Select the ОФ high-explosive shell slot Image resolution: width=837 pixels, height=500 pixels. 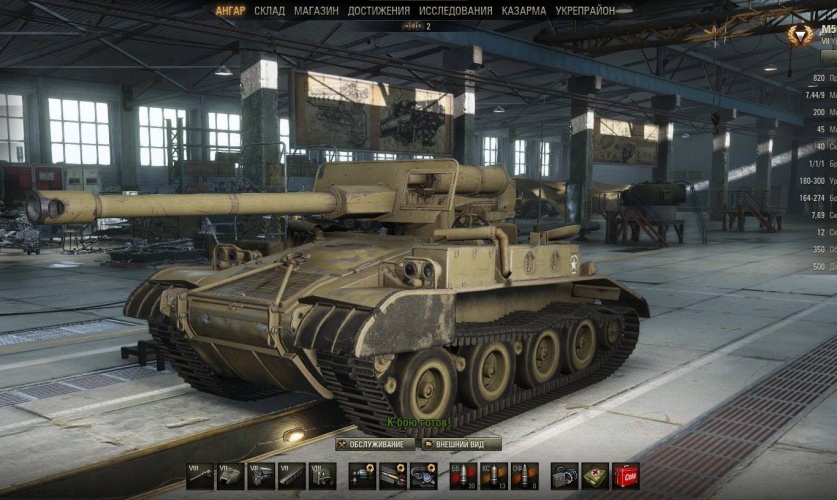click(x=524, y=476)
